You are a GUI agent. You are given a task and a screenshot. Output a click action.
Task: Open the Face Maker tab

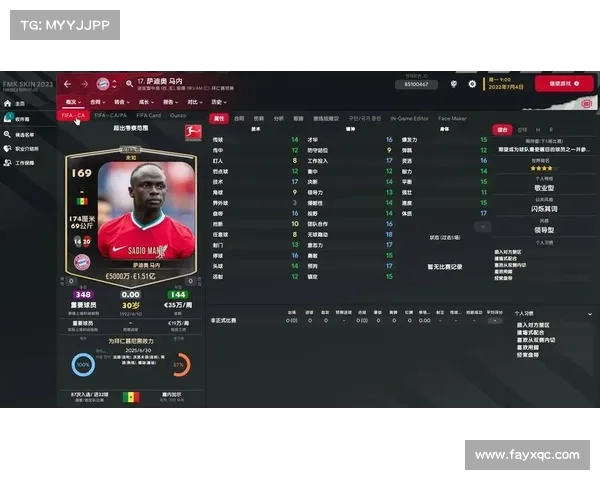[x=452, y=118]
